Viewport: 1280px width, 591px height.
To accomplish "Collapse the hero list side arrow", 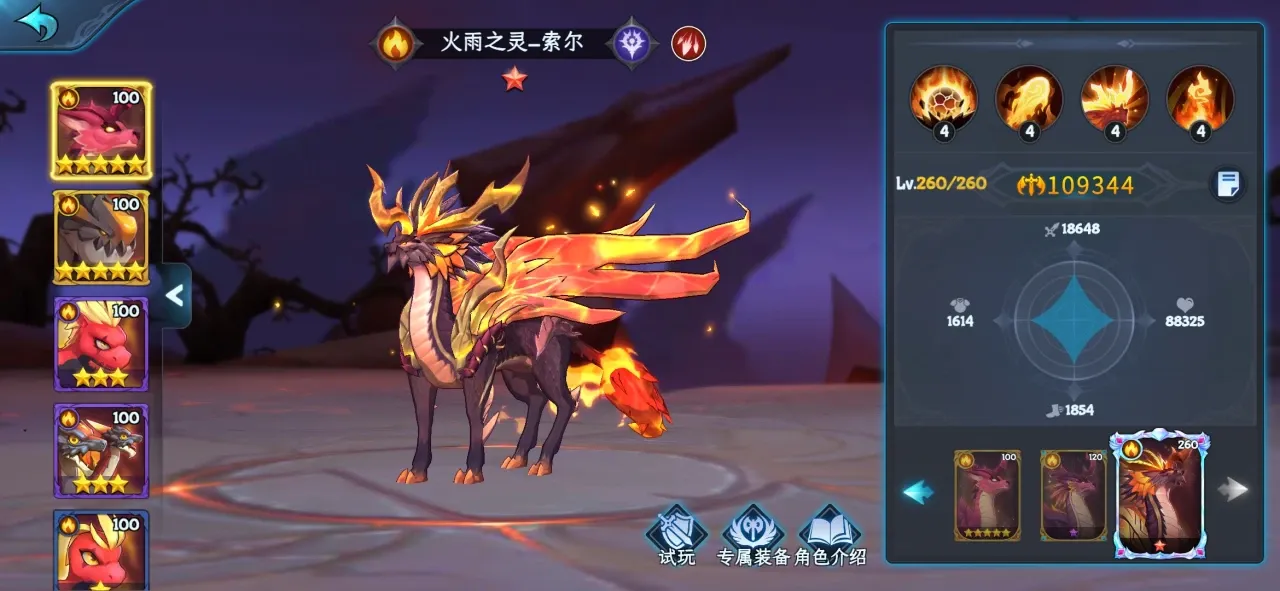I will [x=175, y=295].
